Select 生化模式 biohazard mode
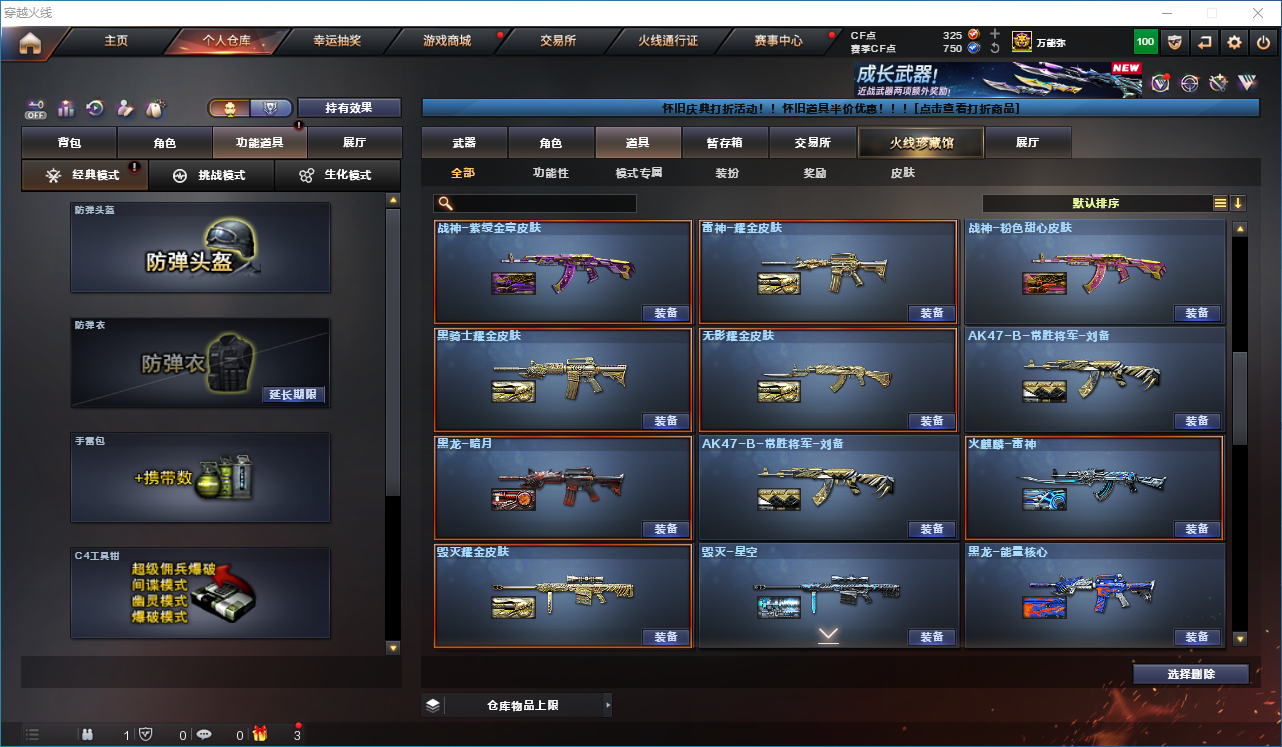 pyautogui.click(x=337, y=175)
